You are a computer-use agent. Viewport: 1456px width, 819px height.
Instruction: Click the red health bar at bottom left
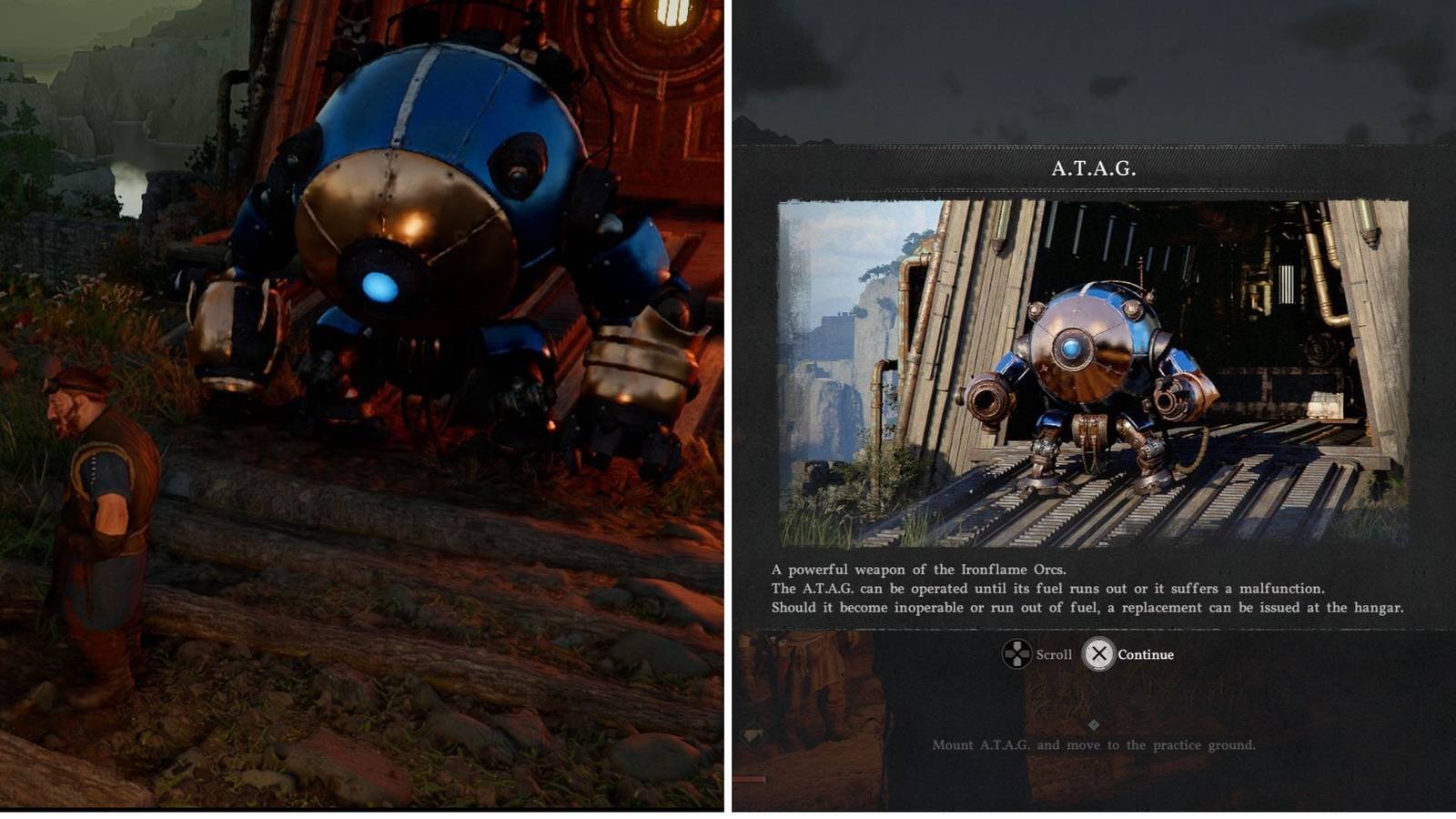(749, 779)
